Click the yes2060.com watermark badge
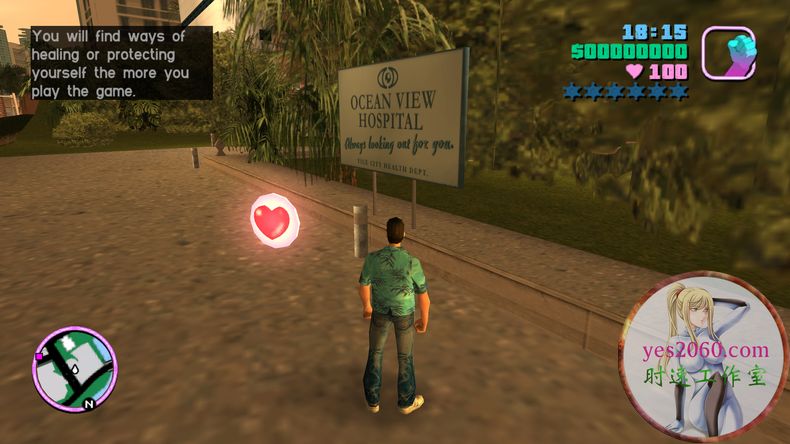 [704, 358]
